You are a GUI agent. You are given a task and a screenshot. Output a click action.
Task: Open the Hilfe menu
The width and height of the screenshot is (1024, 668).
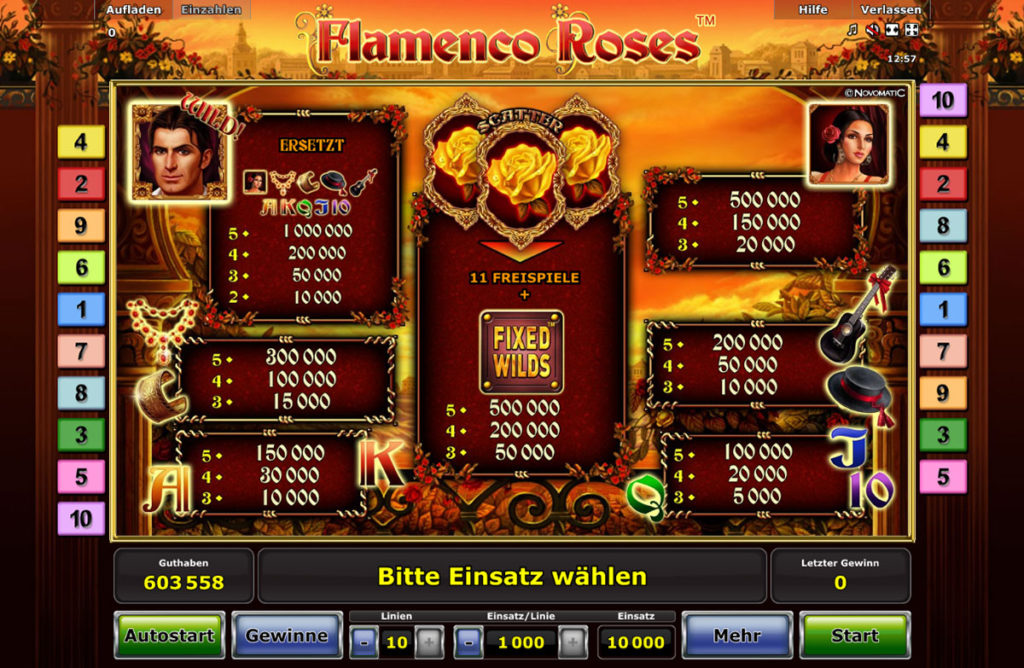pyautogui.click(x=813, y=10)
